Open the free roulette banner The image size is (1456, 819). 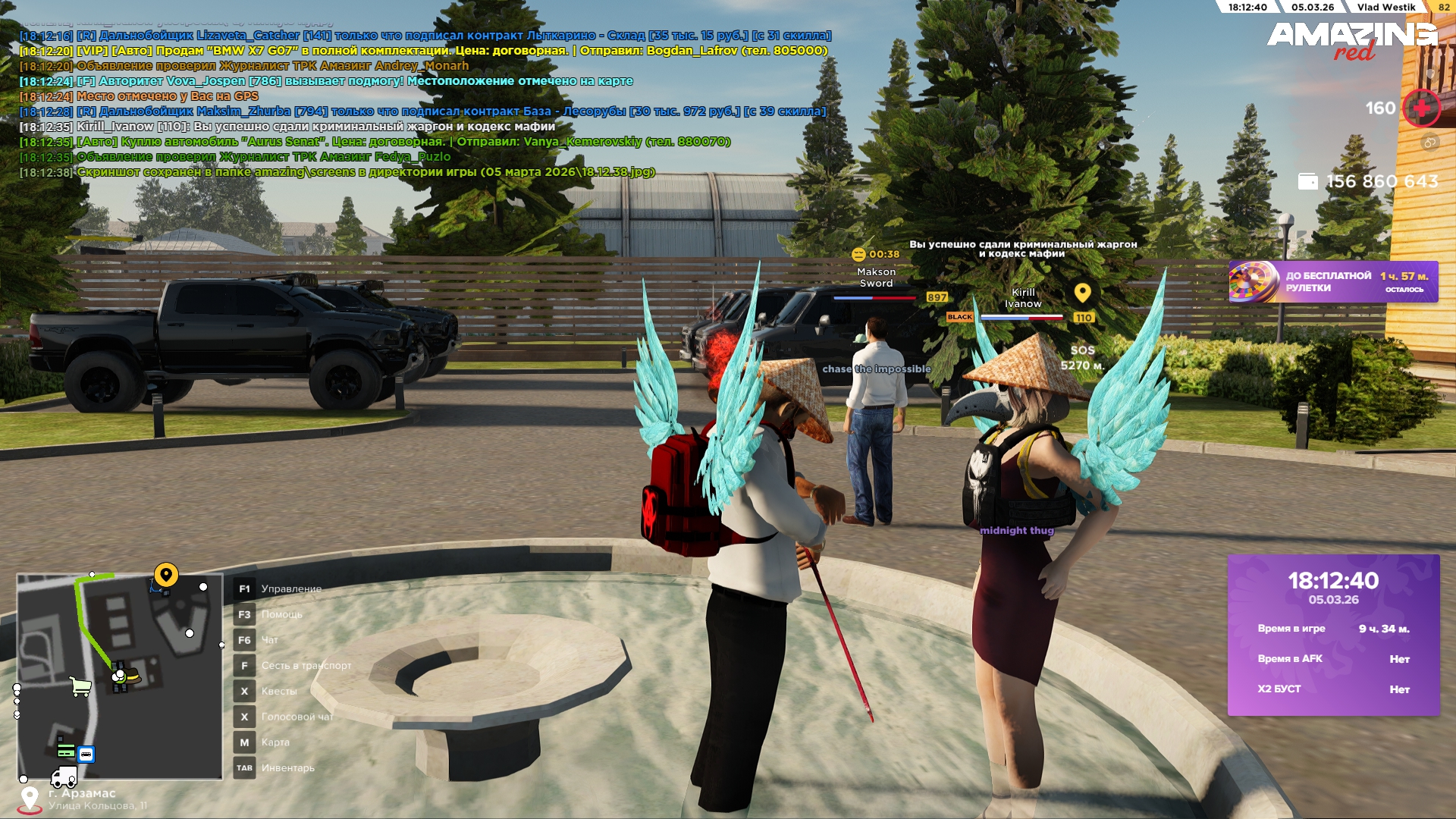(1332, 282)
